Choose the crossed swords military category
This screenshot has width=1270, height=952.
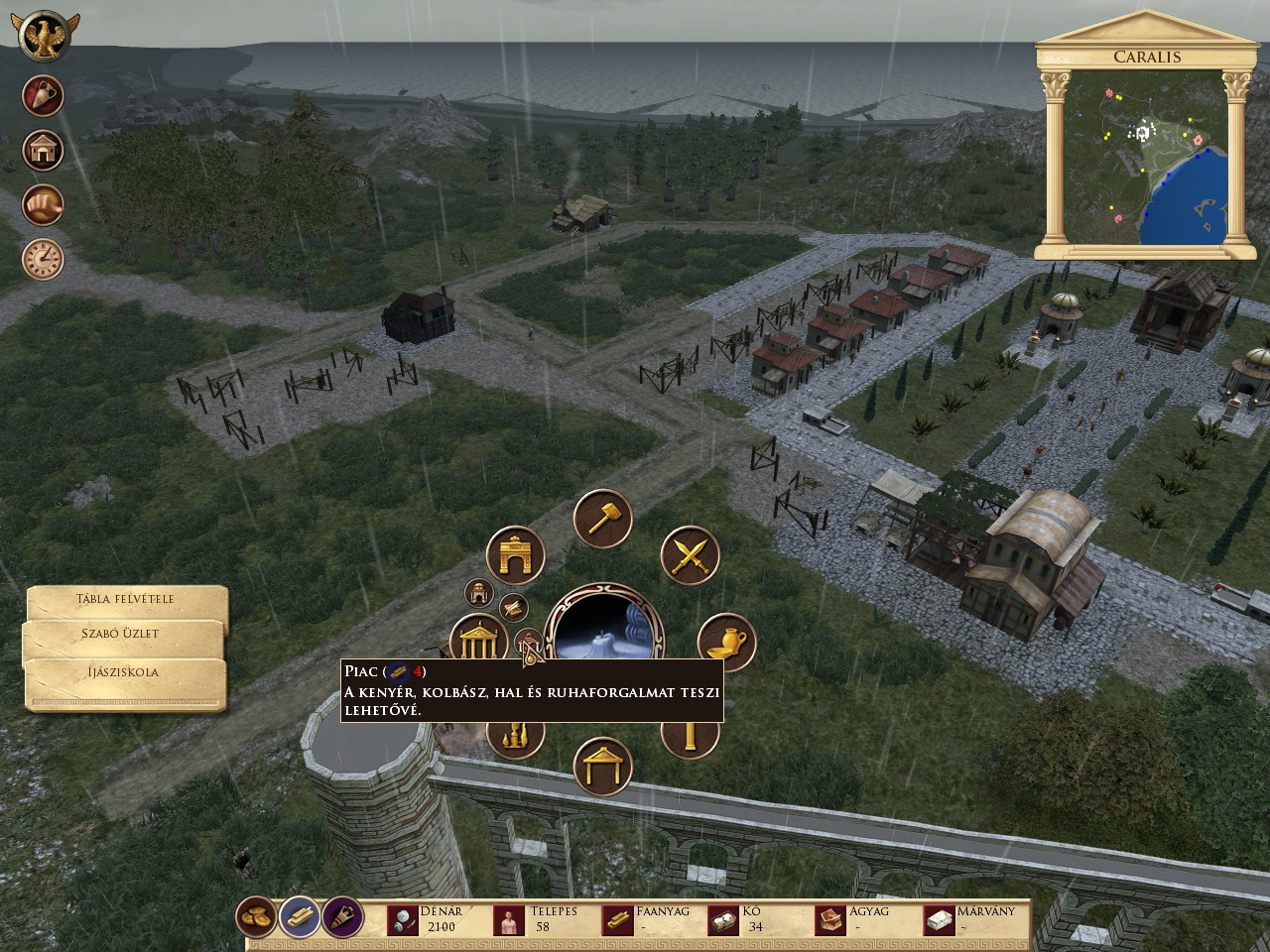coord(690,554)
